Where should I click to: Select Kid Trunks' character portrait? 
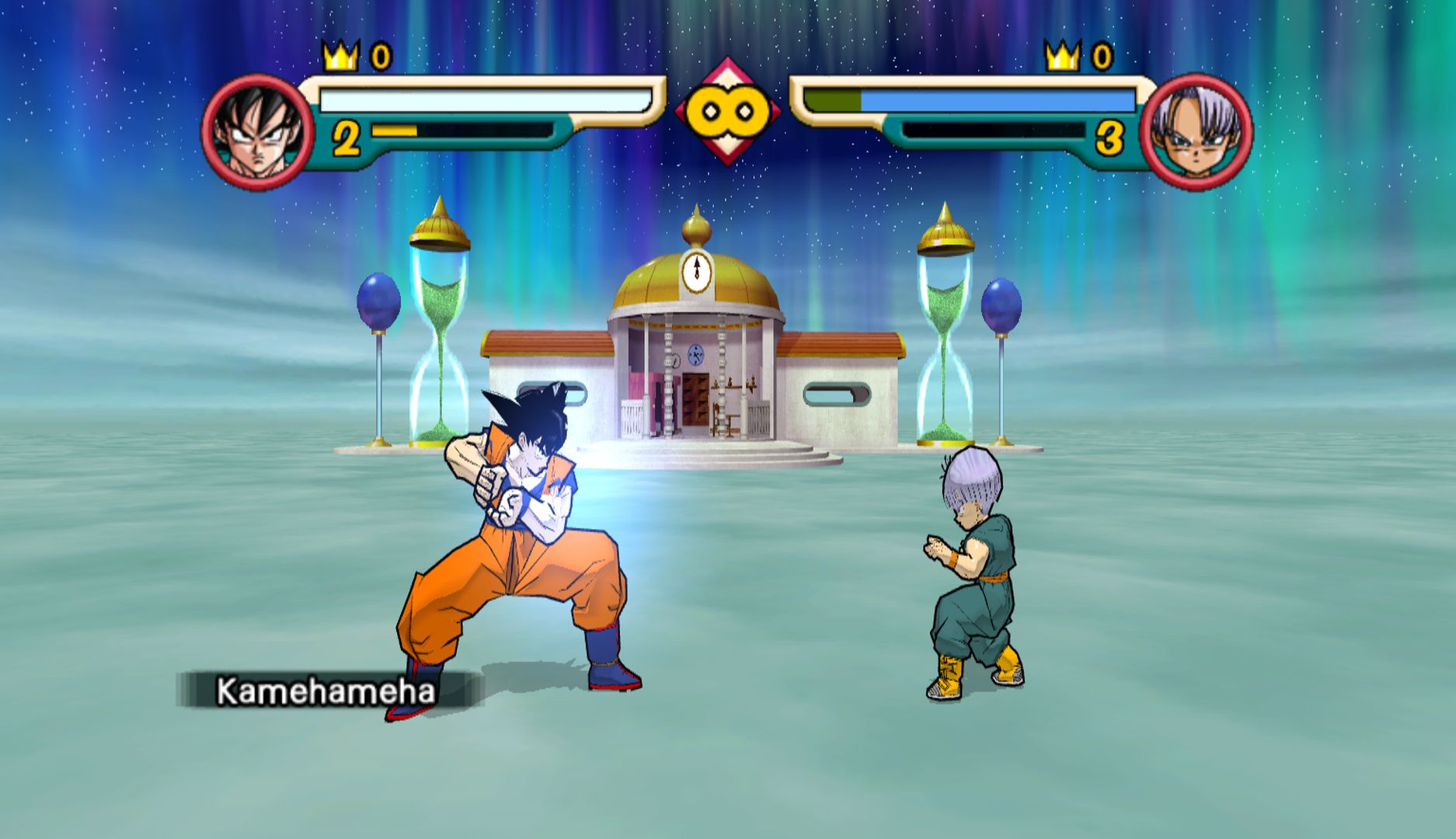point(1196,131)
